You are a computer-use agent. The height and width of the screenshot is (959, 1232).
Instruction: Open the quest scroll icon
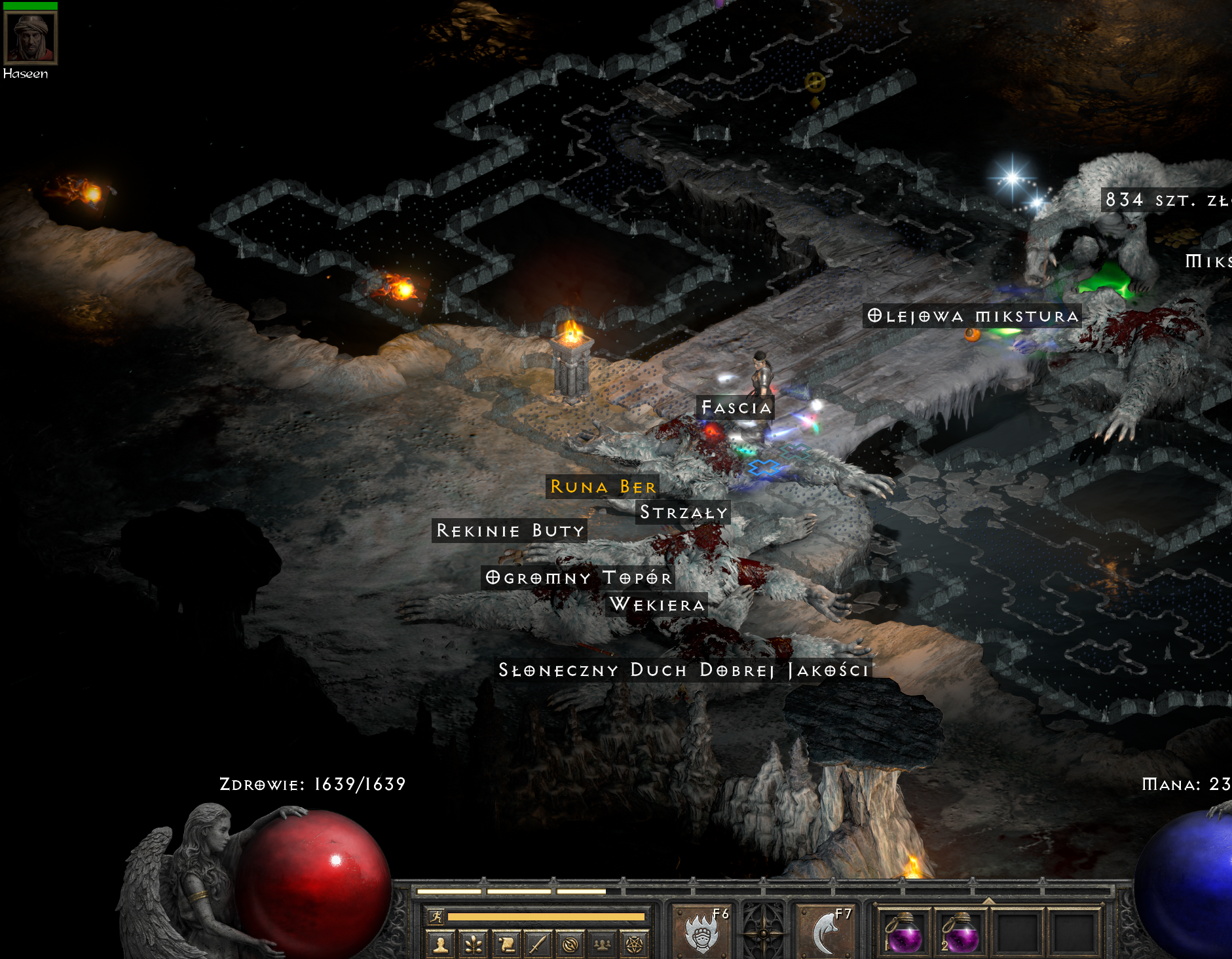(x=505, y=944)
